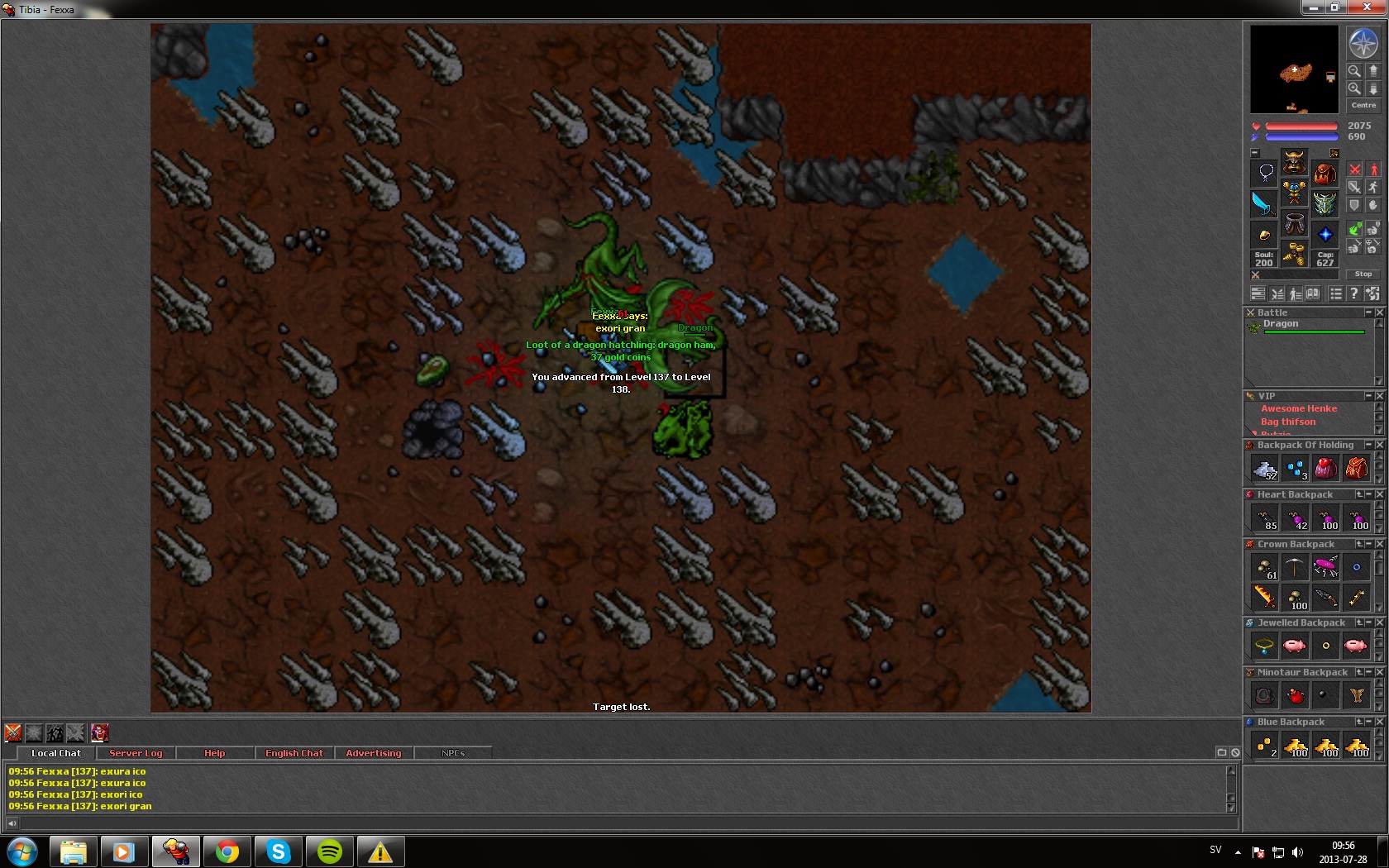Select the red potion in the Minotaur Backpack
The height and width of the screenshot is (868, 1389).
pyautogui.click(x=1295, y=696)
